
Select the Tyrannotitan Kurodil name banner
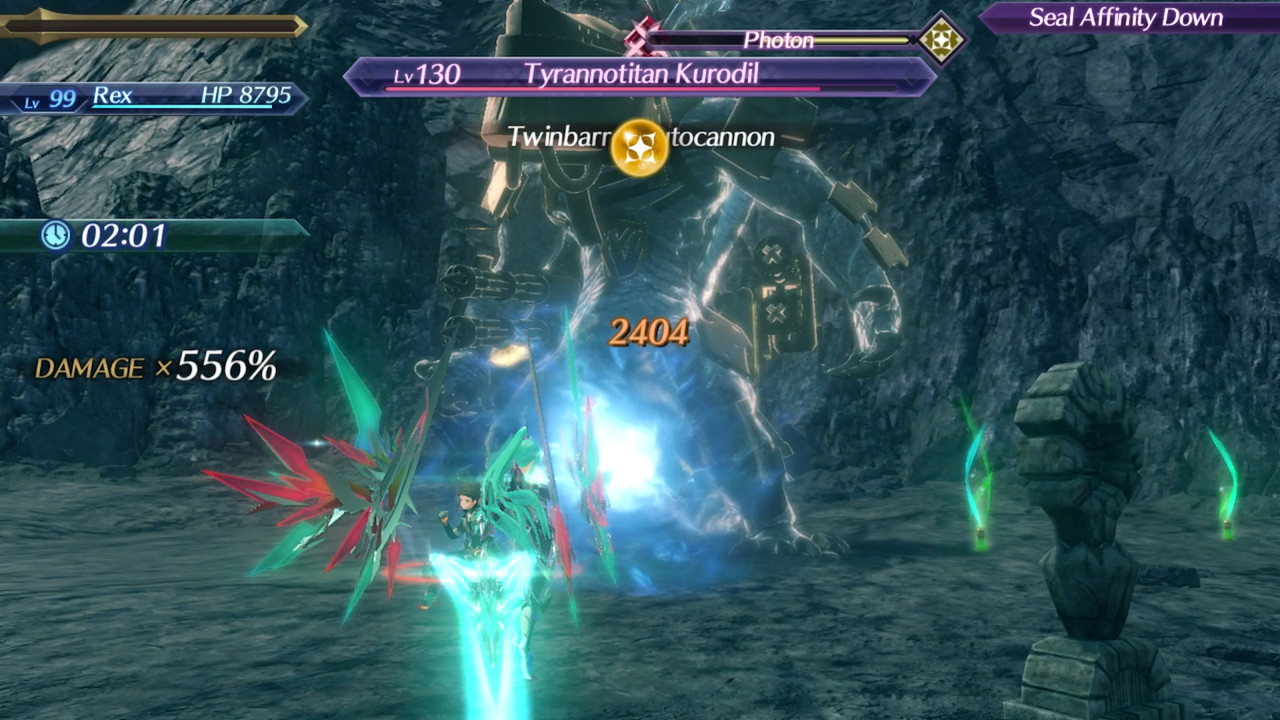640,72
